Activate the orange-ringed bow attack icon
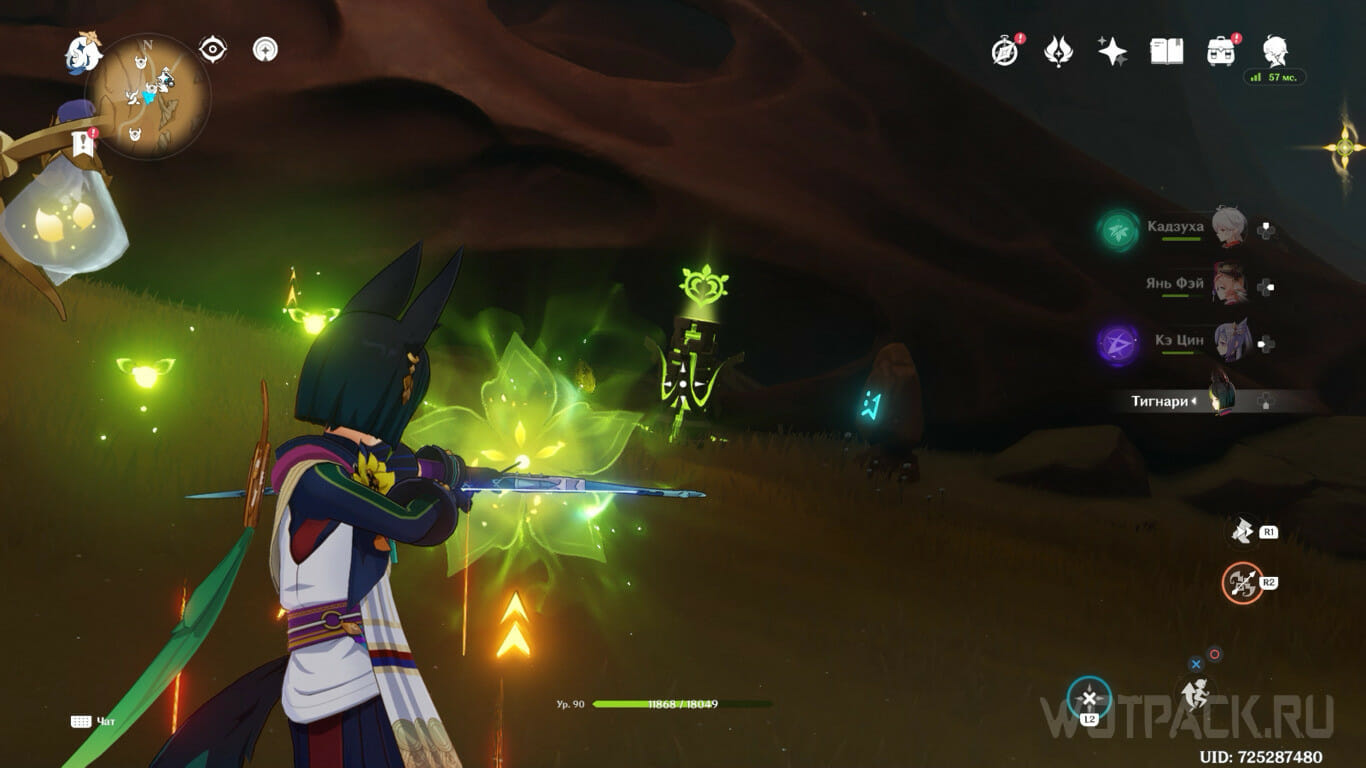This screenshot has height=768, width=1366. (x=1242, y=582)
